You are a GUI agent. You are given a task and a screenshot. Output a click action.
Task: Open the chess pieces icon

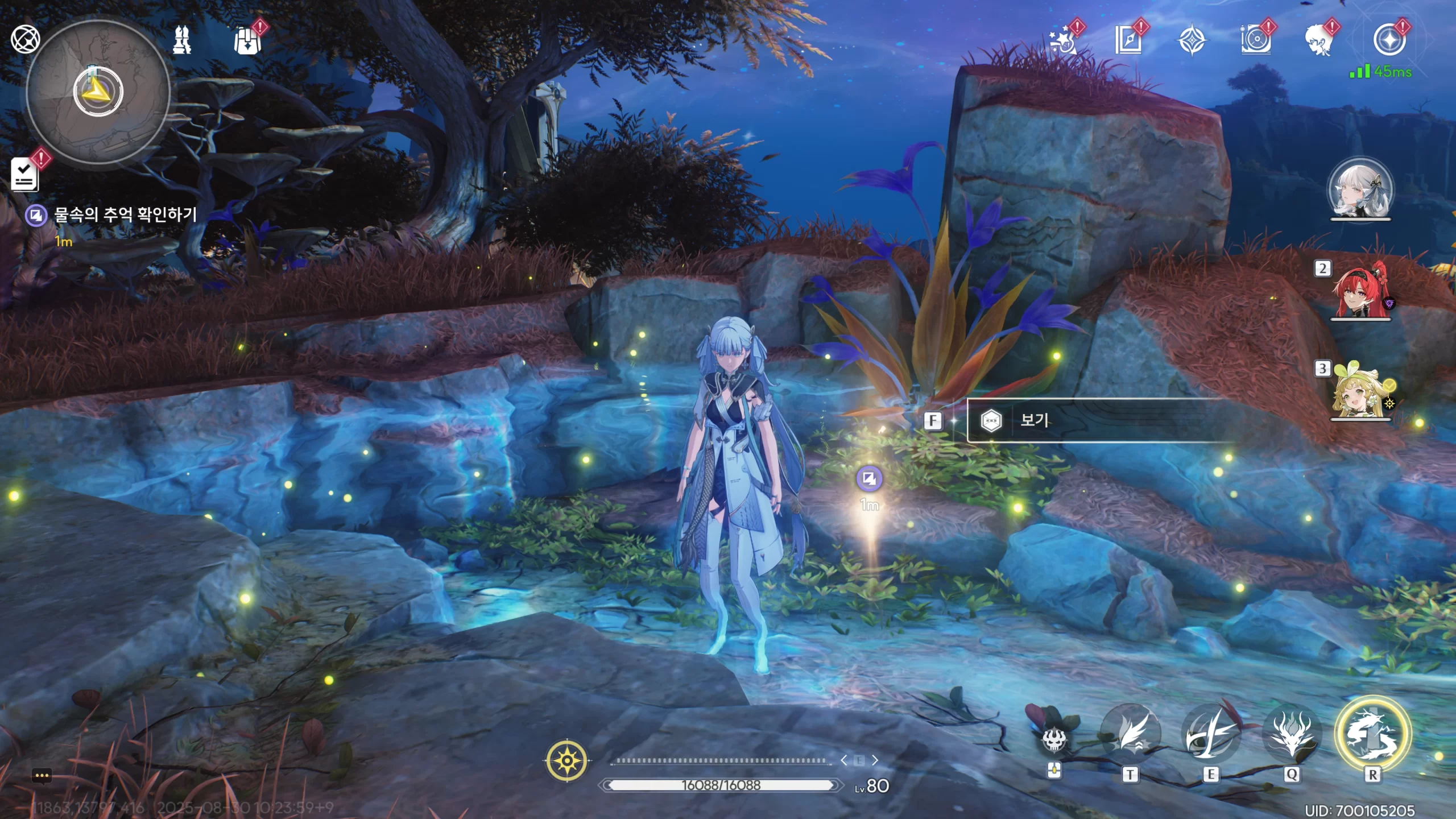point(182,40)
